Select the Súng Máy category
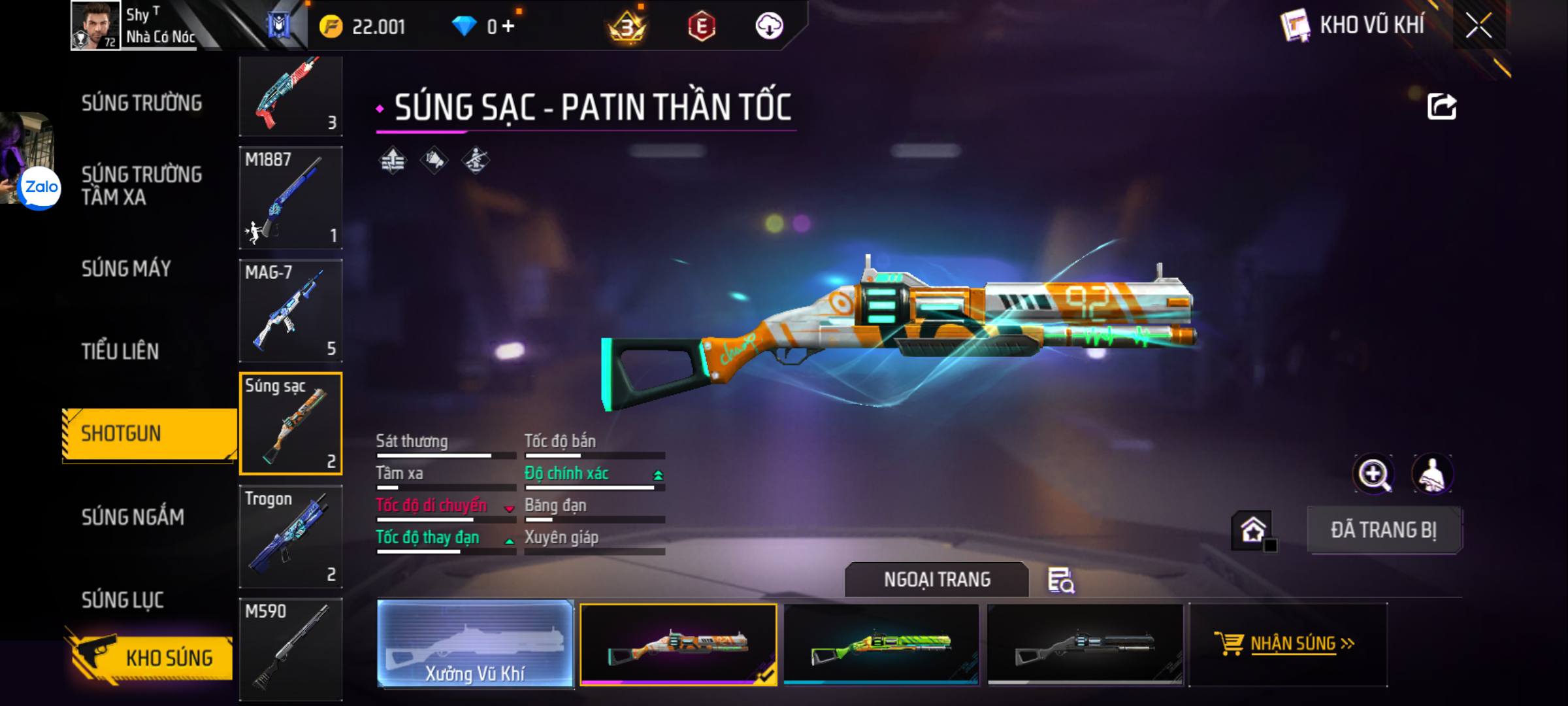Viewport: 1568px width, 706px height. pyautogui.click(x=126, y=269)
